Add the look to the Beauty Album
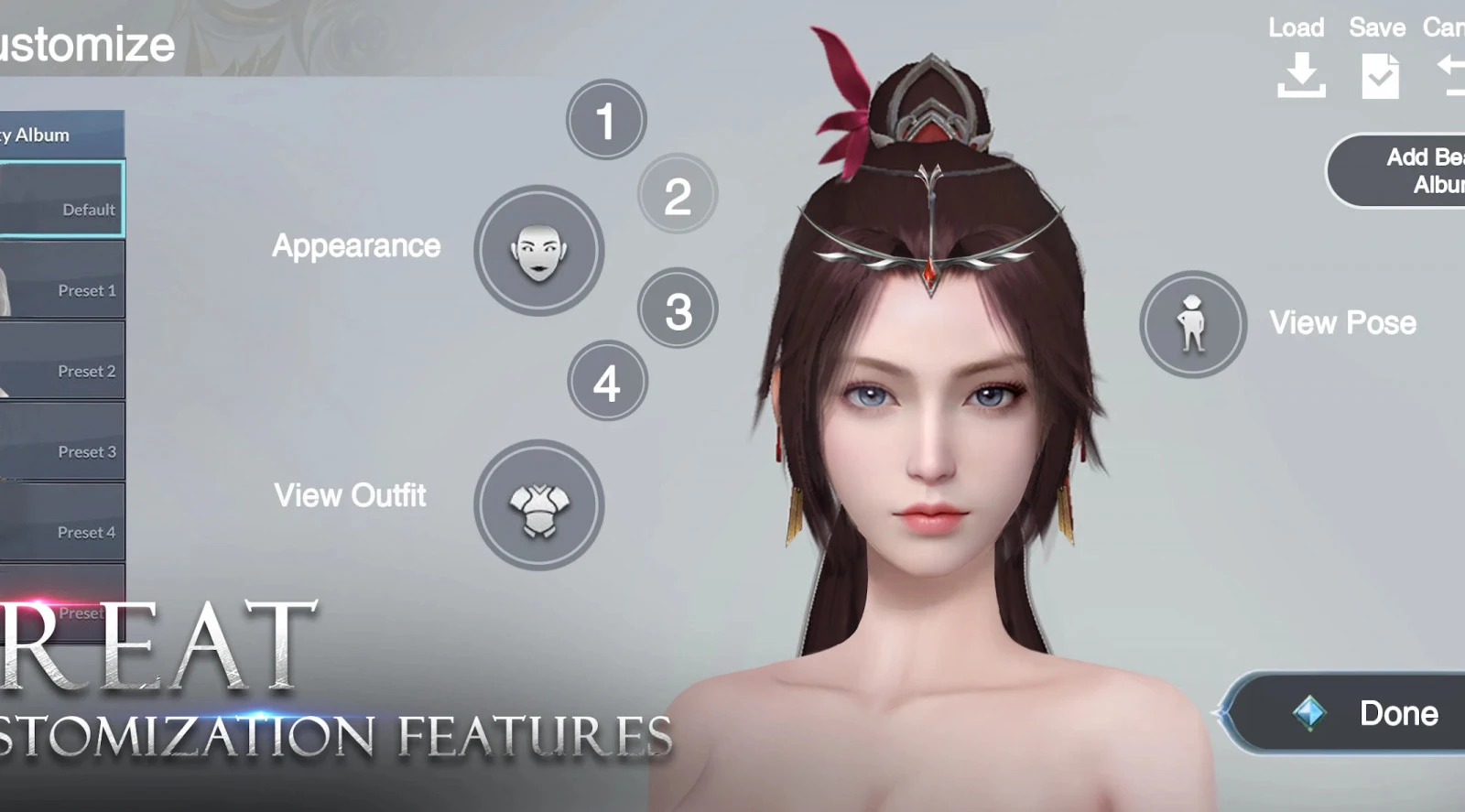1465x812 pixels. 1401,171
